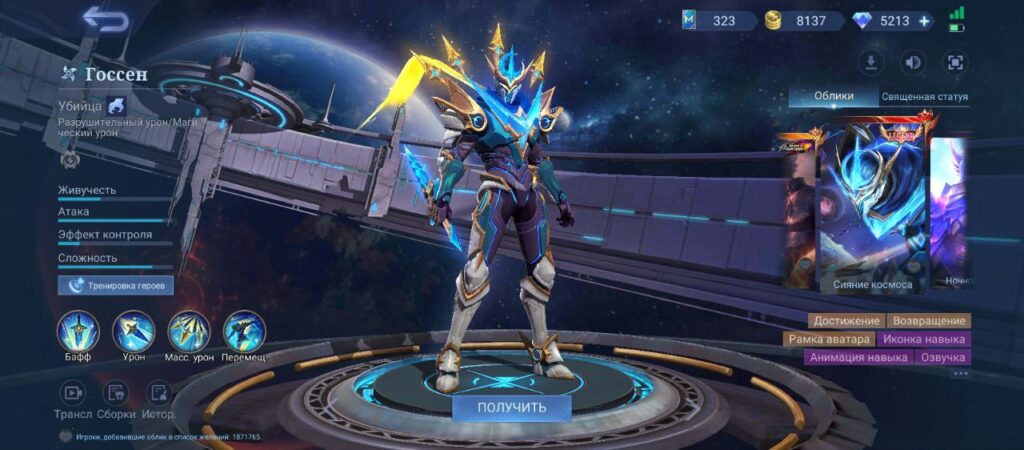Add skin to wishlist with heart icon
The width and height of the screenshot is (1024, 450).
tap(66, 437)
